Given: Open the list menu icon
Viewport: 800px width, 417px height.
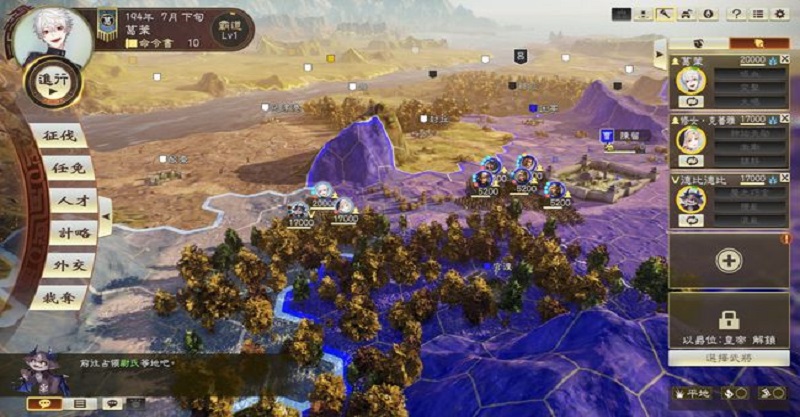Looking at the screenshot, I should [x=758, y=14].
